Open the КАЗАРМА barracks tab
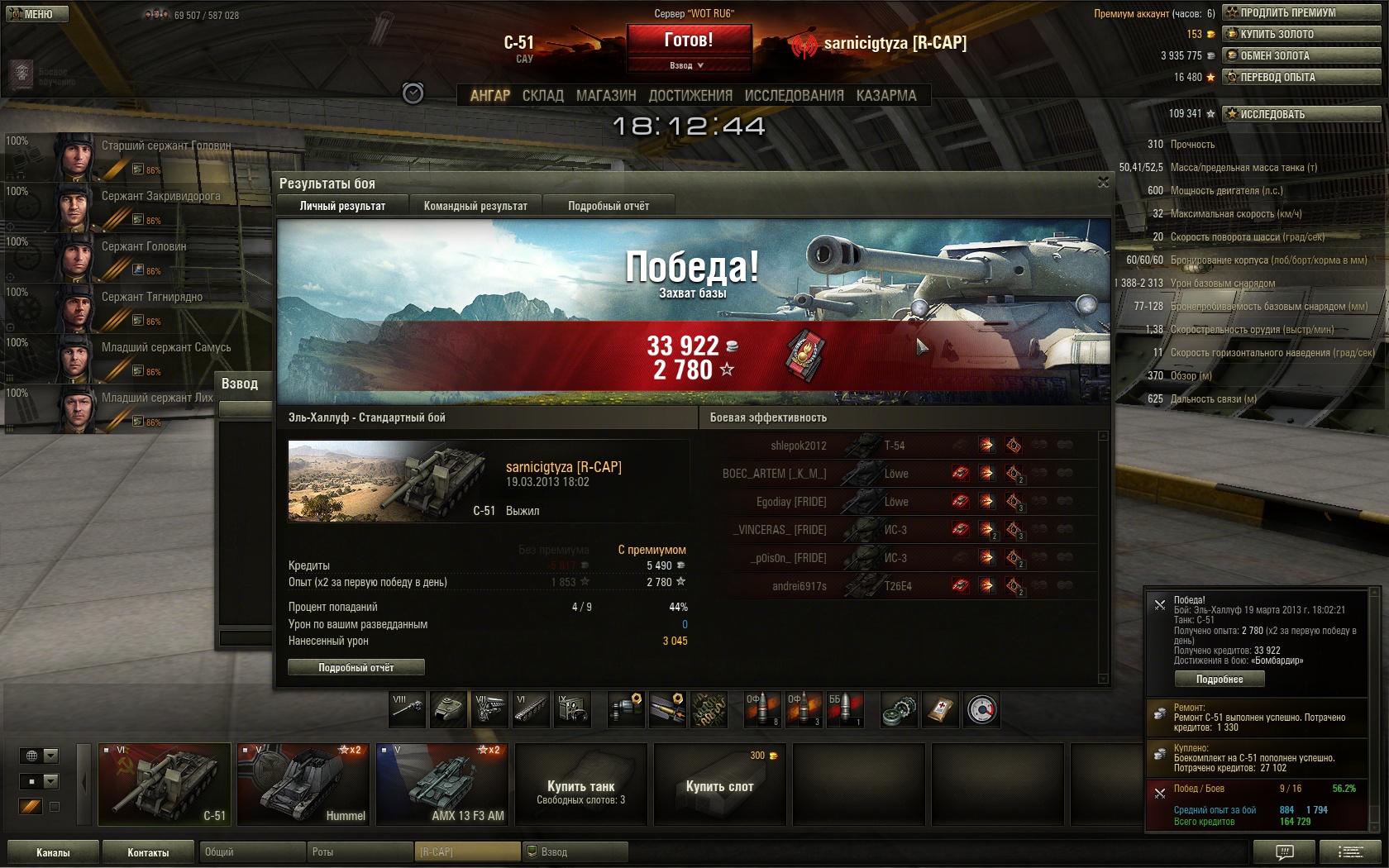This screenshot has height=868, width=1389. (x=886, y=96)
